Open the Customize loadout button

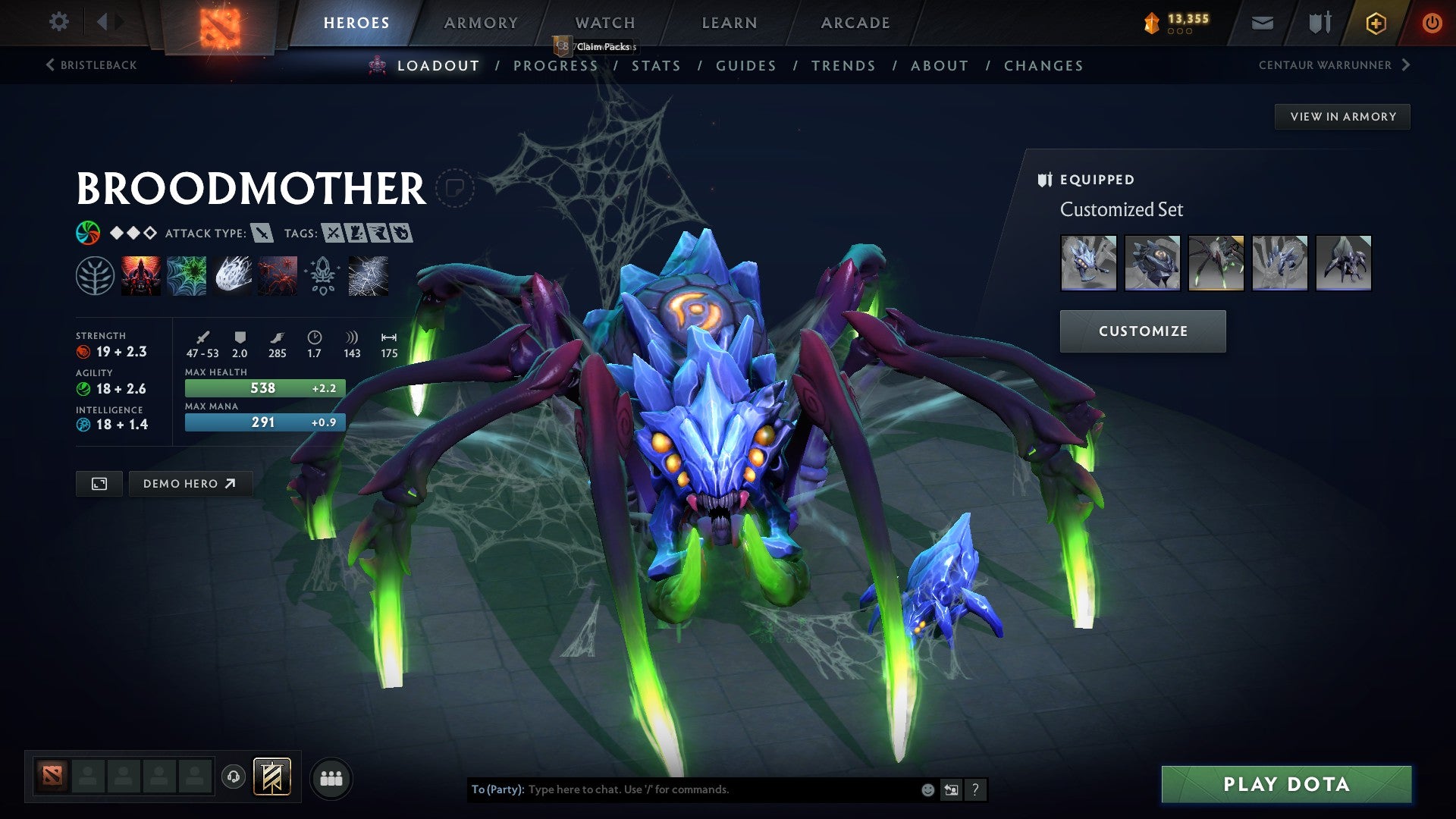click(1142, 331)
